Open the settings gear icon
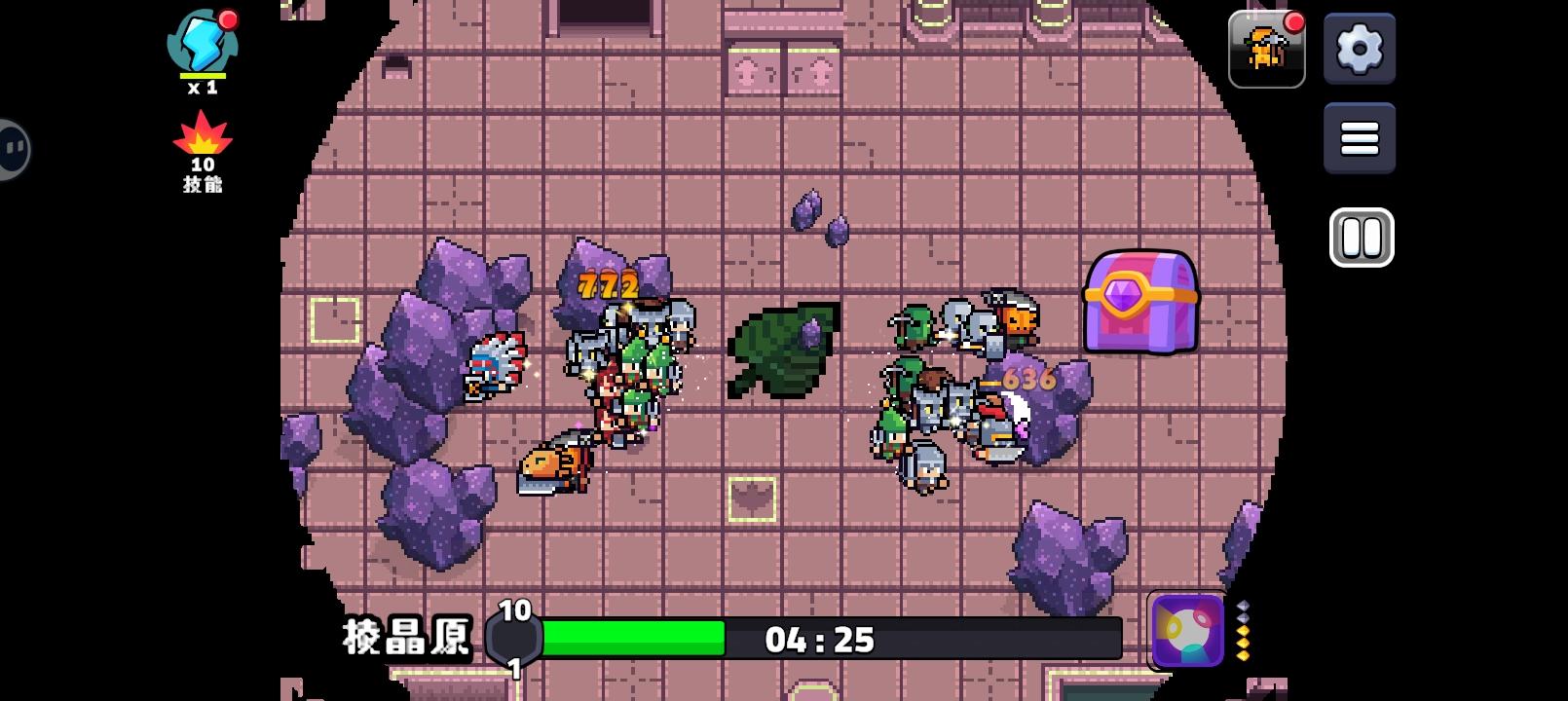This screenshot has width=1568, height=701. click(1361, 51)
